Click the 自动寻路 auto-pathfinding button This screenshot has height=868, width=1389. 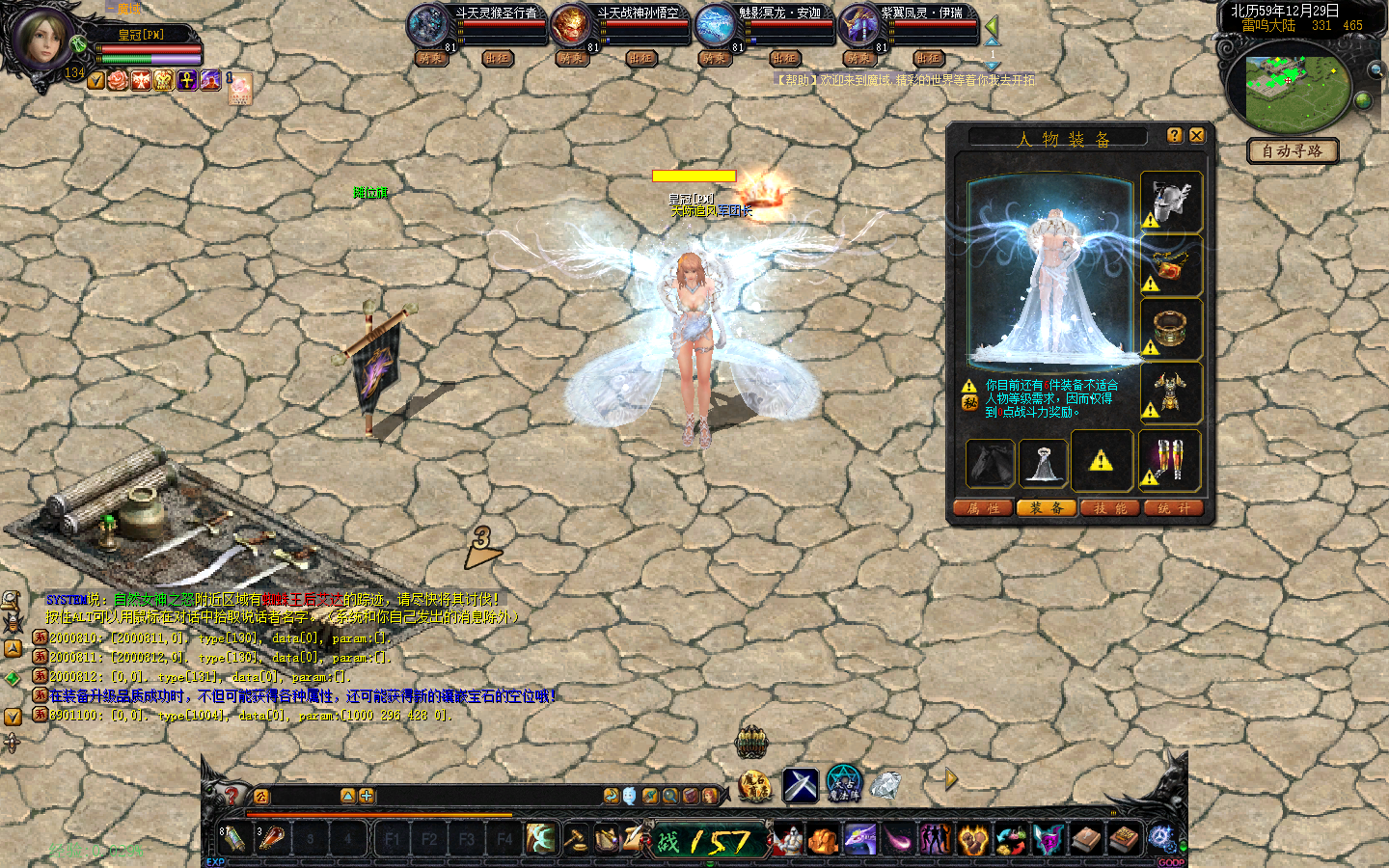pos(1292,151)
